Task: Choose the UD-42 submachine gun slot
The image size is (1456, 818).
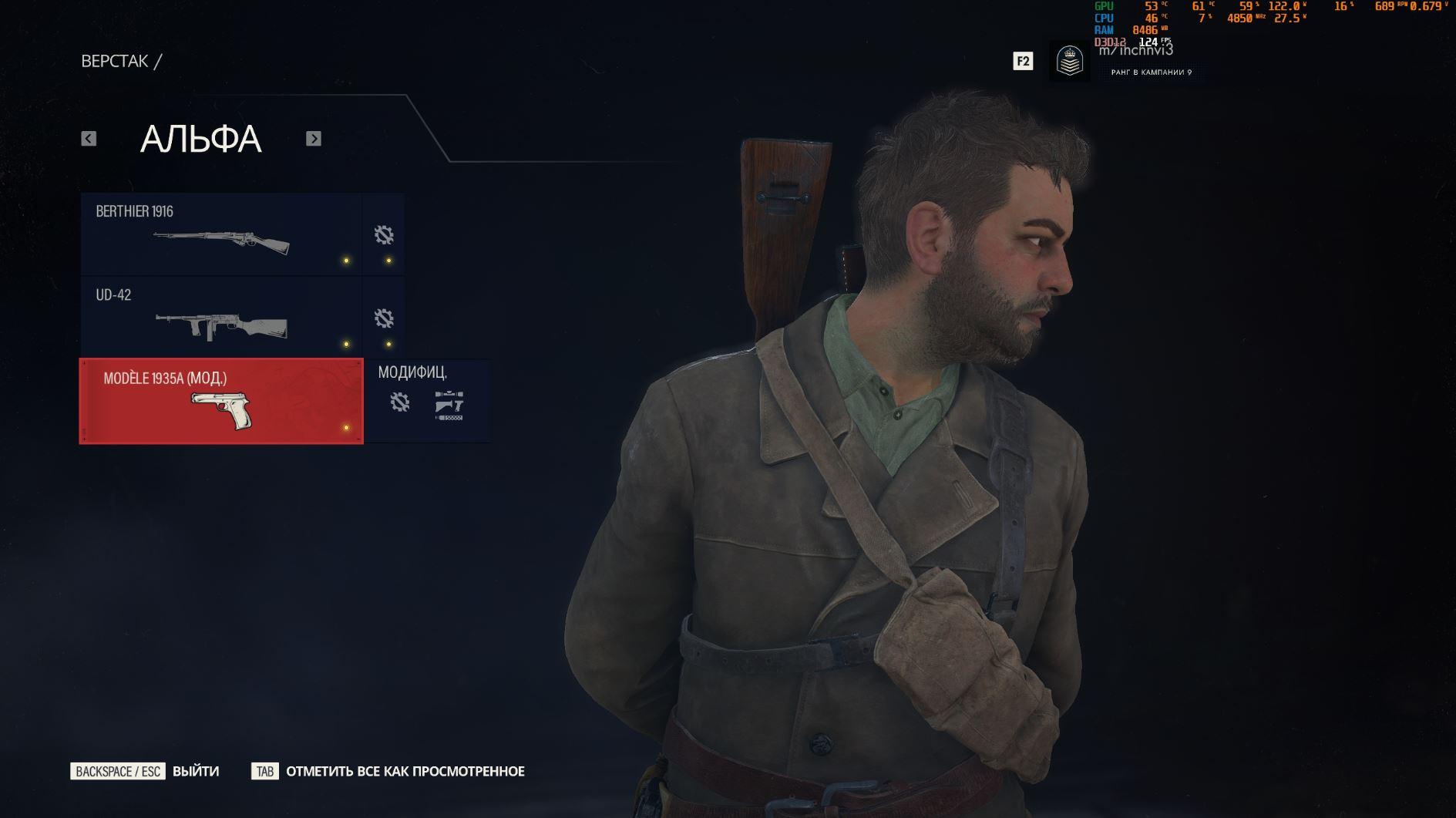Action: pos(221,318)
